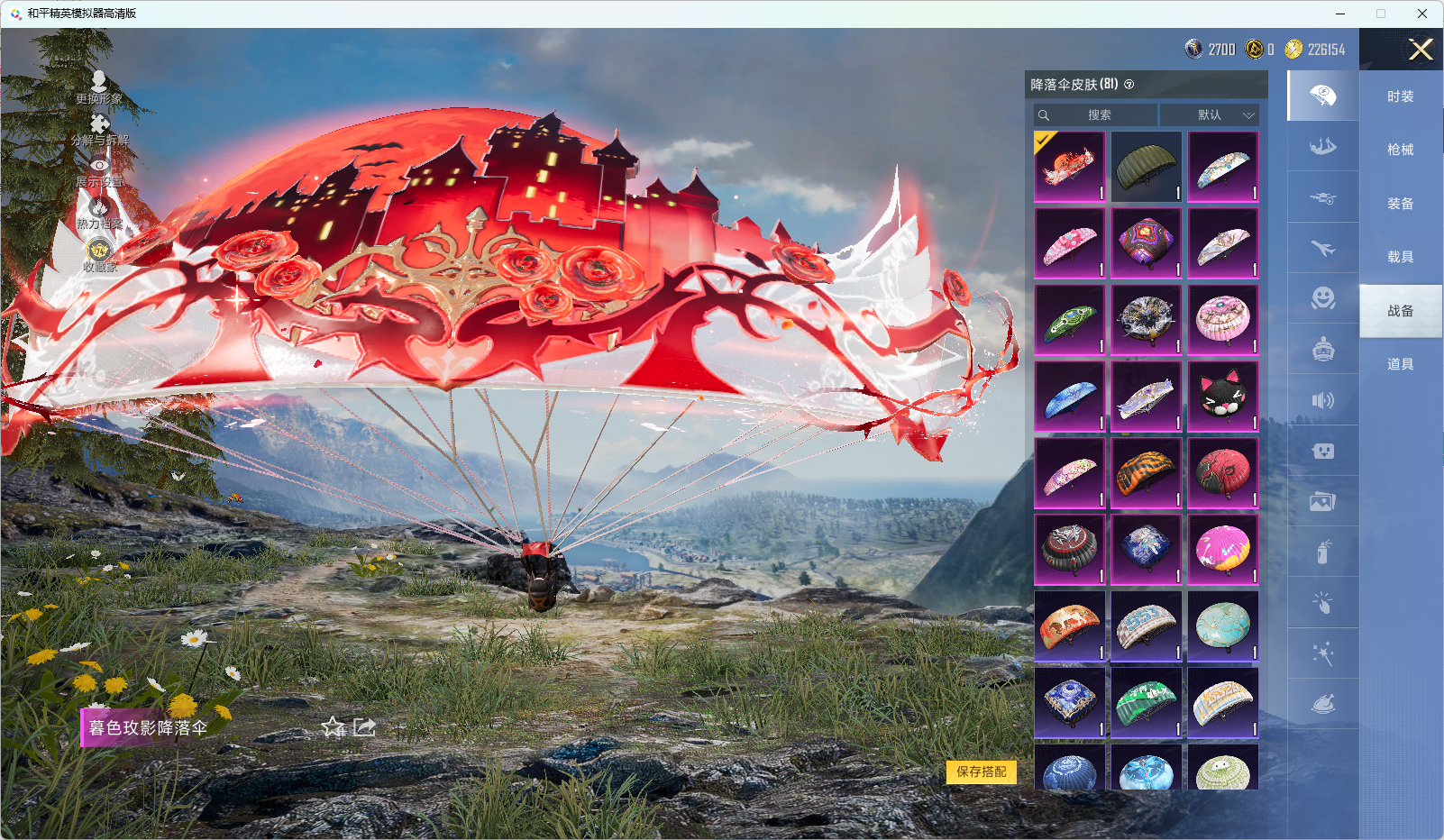Close the wardrobe with the X button
This screenshot has width=1444, height=840.
click(x=1421, y=50)
